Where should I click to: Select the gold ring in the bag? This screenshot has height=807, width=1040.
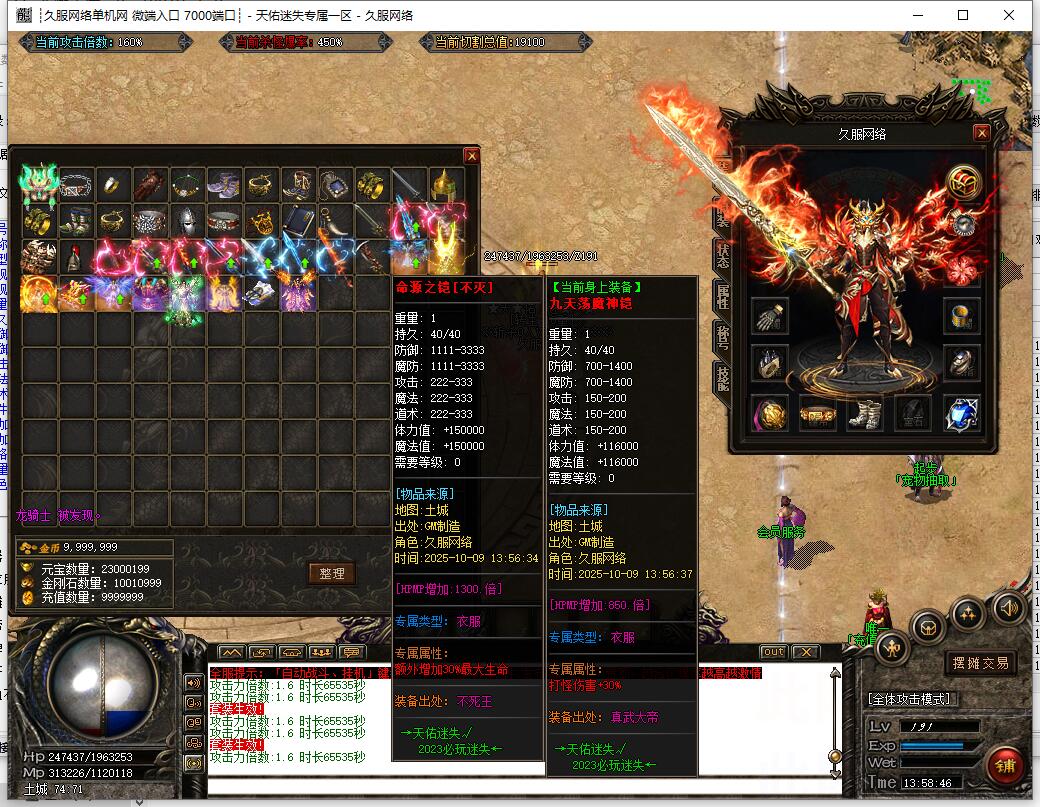click(x=112, y=184)
